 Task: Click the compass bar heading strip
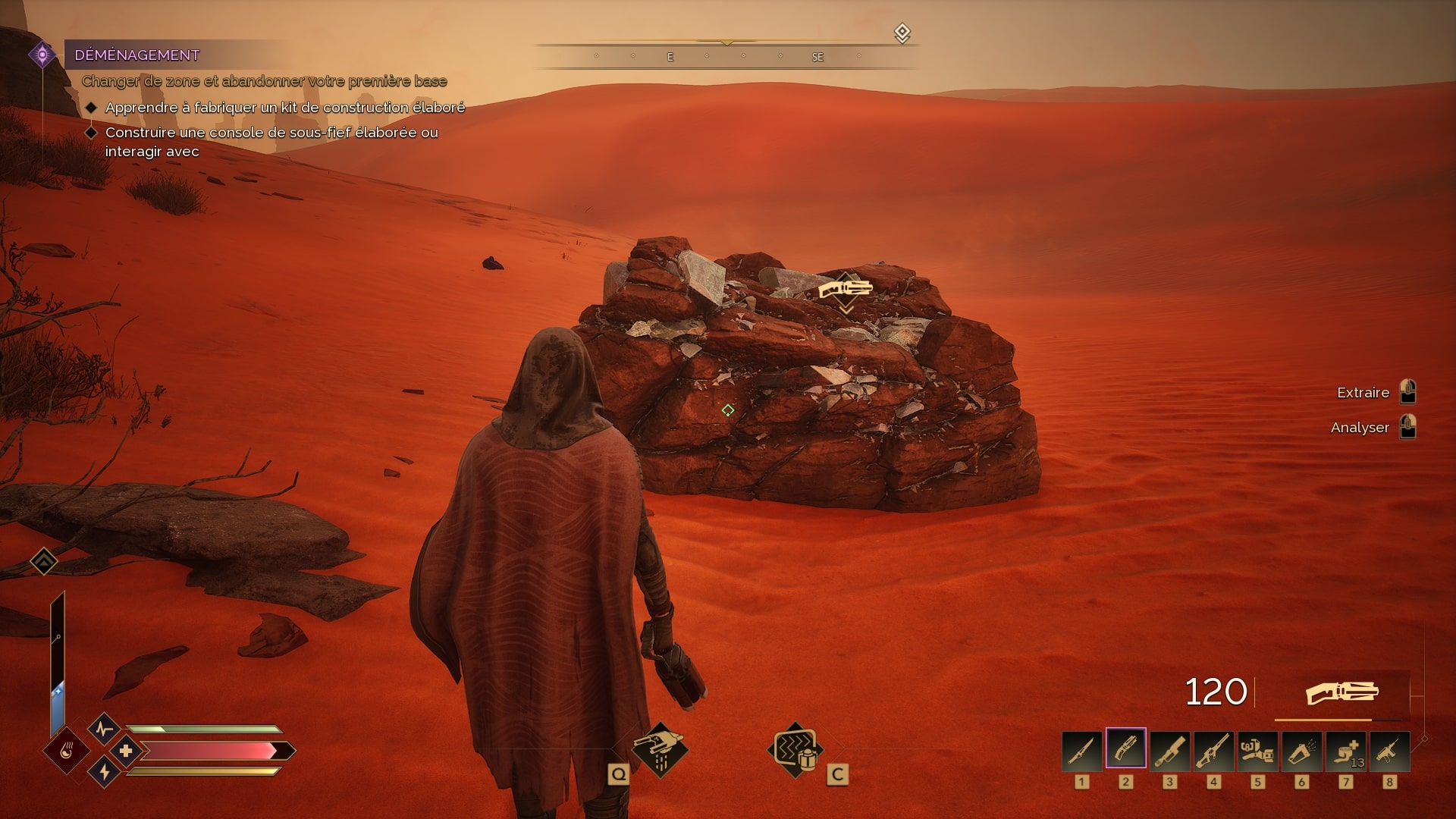[726, 56]
